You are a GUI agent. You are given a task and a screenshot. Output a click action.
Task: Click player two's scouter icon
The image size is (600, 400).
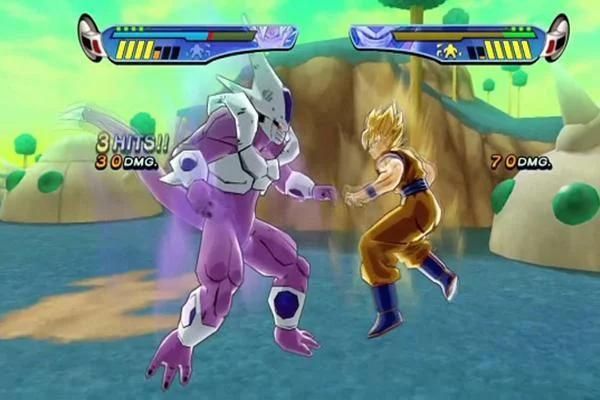click(x=556, y=38)
